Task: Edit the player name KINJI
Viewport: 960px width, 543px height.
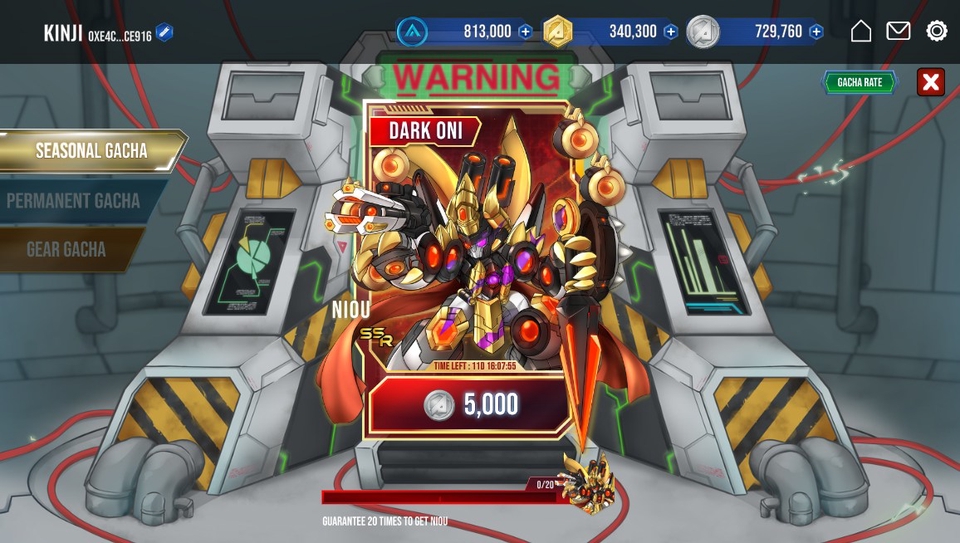Action: coord(165,34)
